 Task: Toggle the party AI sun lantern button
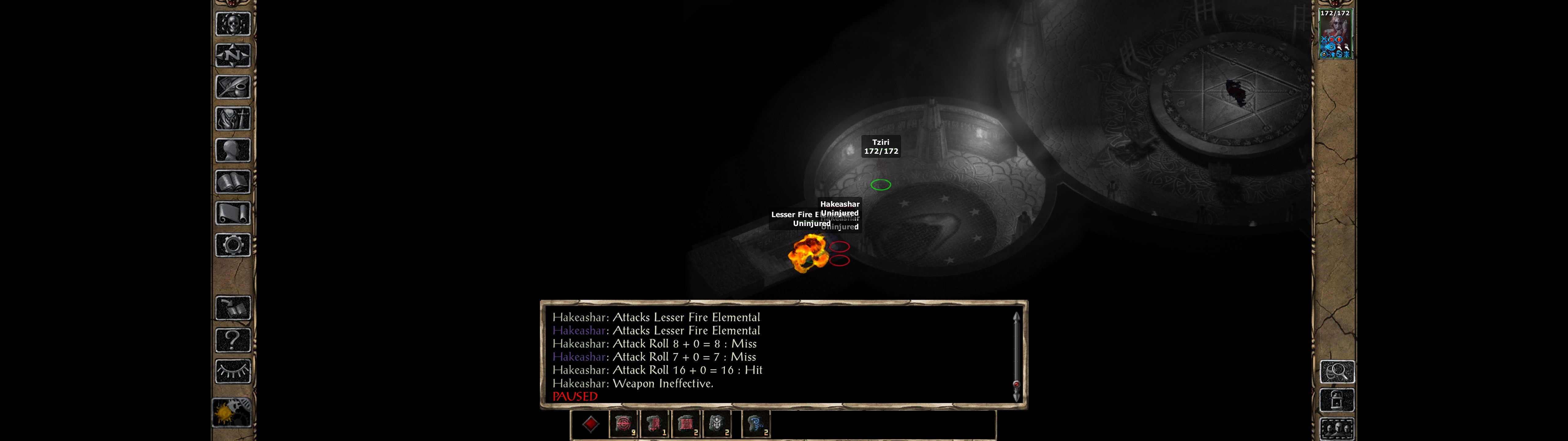pyautogui.click(x=231, y=413)
